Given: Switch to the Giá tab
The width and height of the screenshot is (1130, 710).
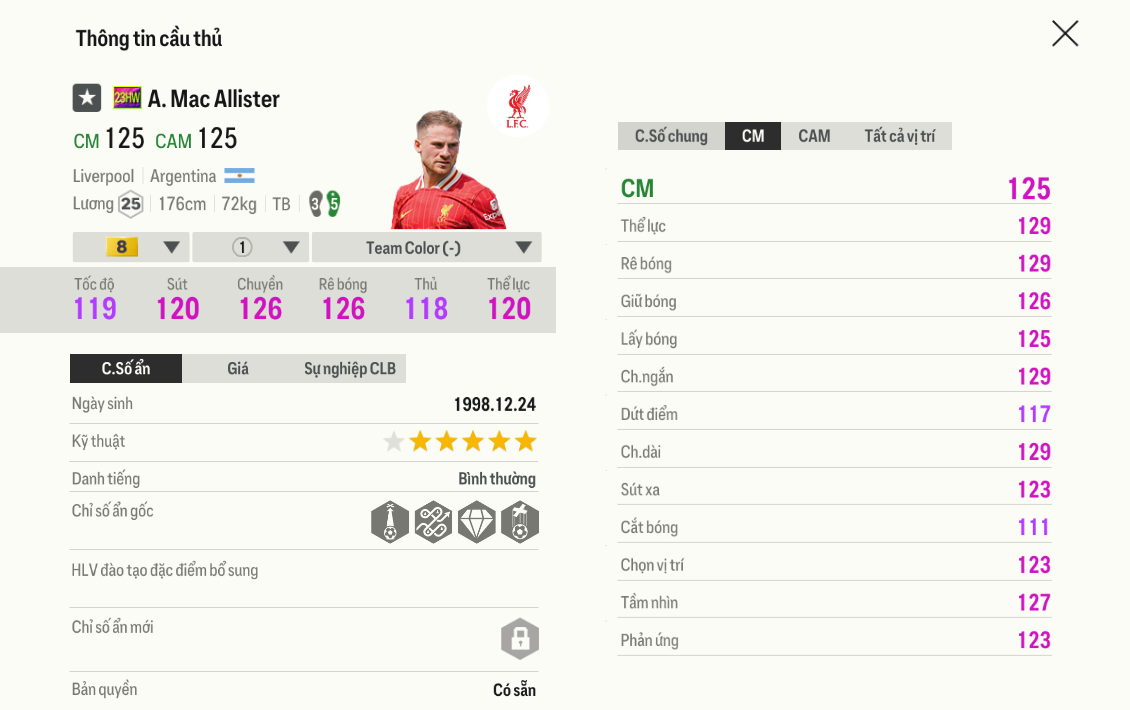Looking at the screenshot, I should [x=238, y=368].
